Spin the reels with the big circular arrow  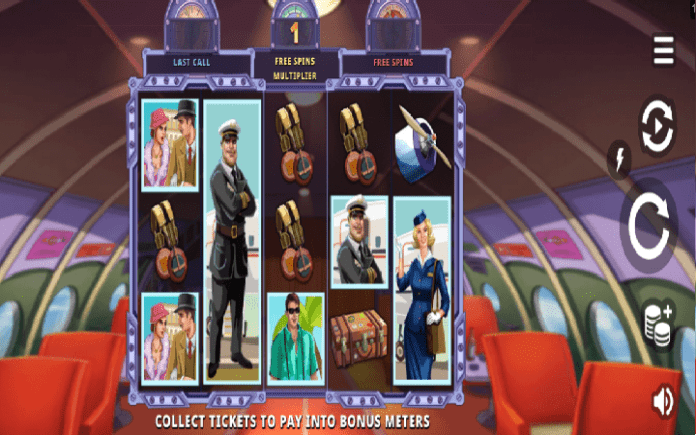(654, 229)
